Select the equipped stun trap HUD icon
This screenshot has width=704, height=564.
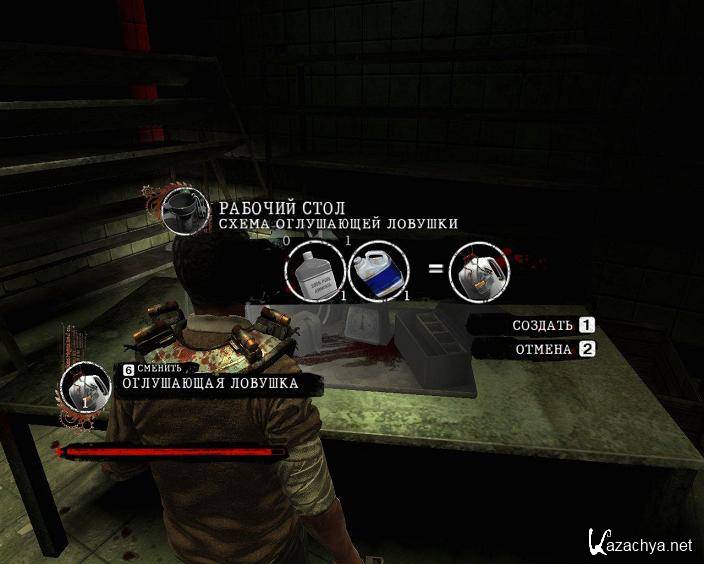[86, 387]
